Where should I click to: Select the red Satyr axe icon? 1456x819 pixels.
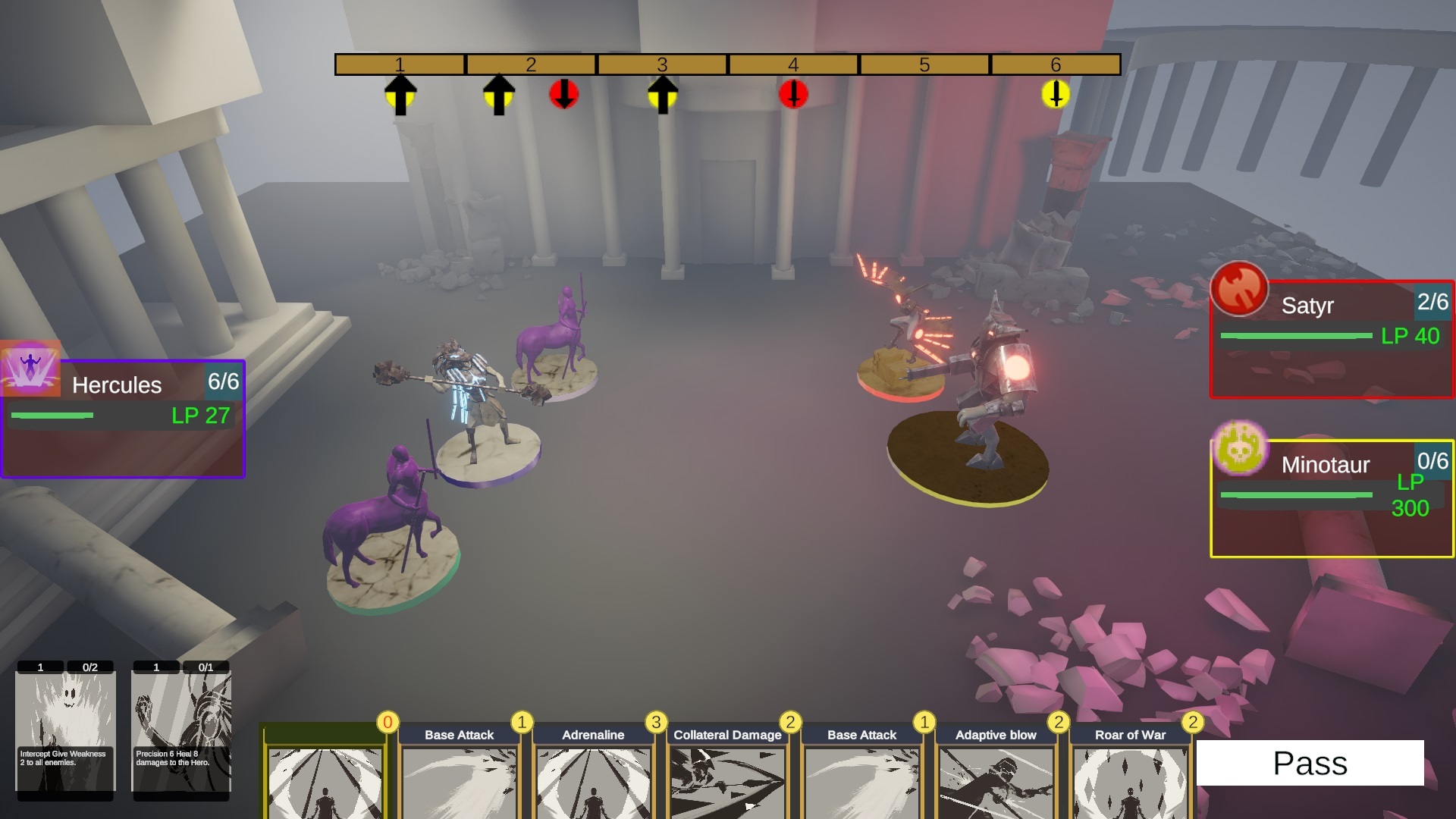click(1239, 289)
